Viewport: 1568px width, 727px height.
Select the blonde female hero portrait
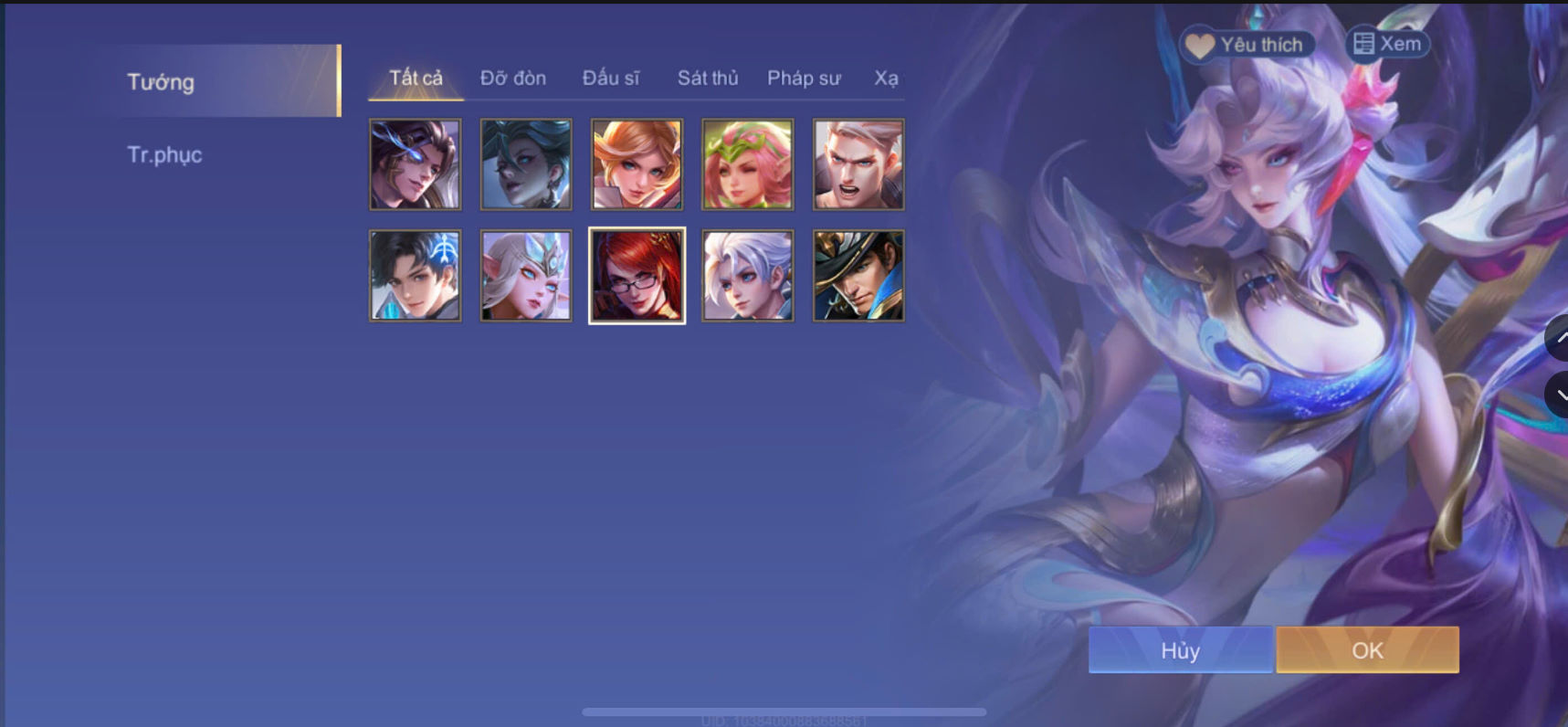[x=637, y=165]
